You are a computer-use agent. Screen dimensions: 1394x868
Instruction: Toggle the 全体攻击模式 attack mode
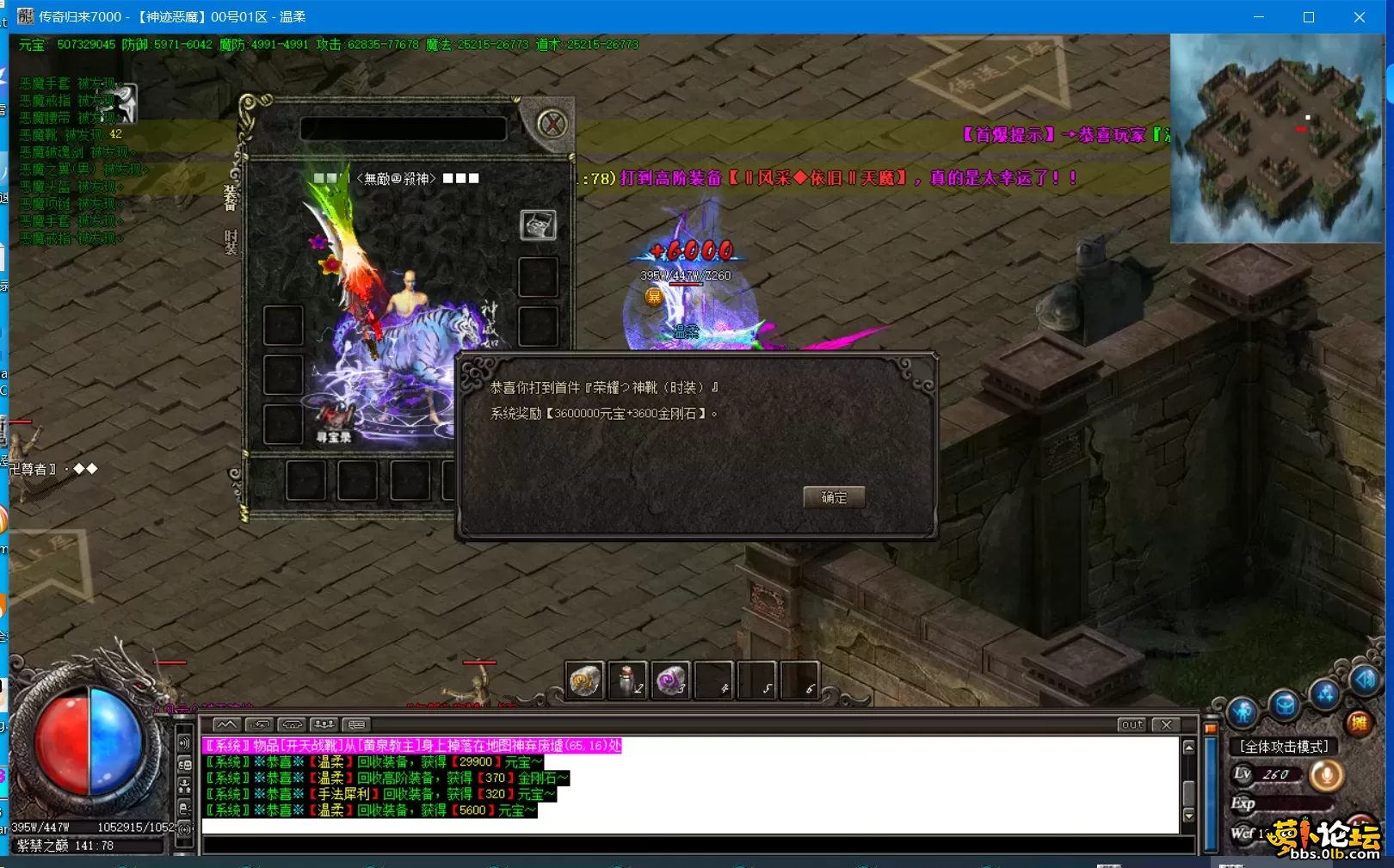tap(1285, 746)
